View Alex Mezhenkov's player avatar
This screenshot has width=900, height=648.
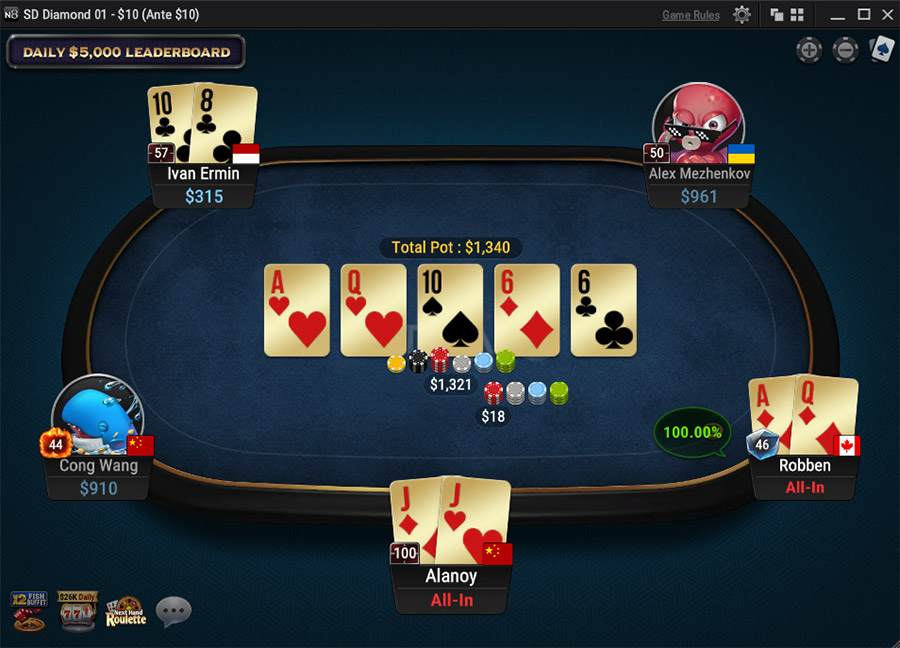pos(698,123)
